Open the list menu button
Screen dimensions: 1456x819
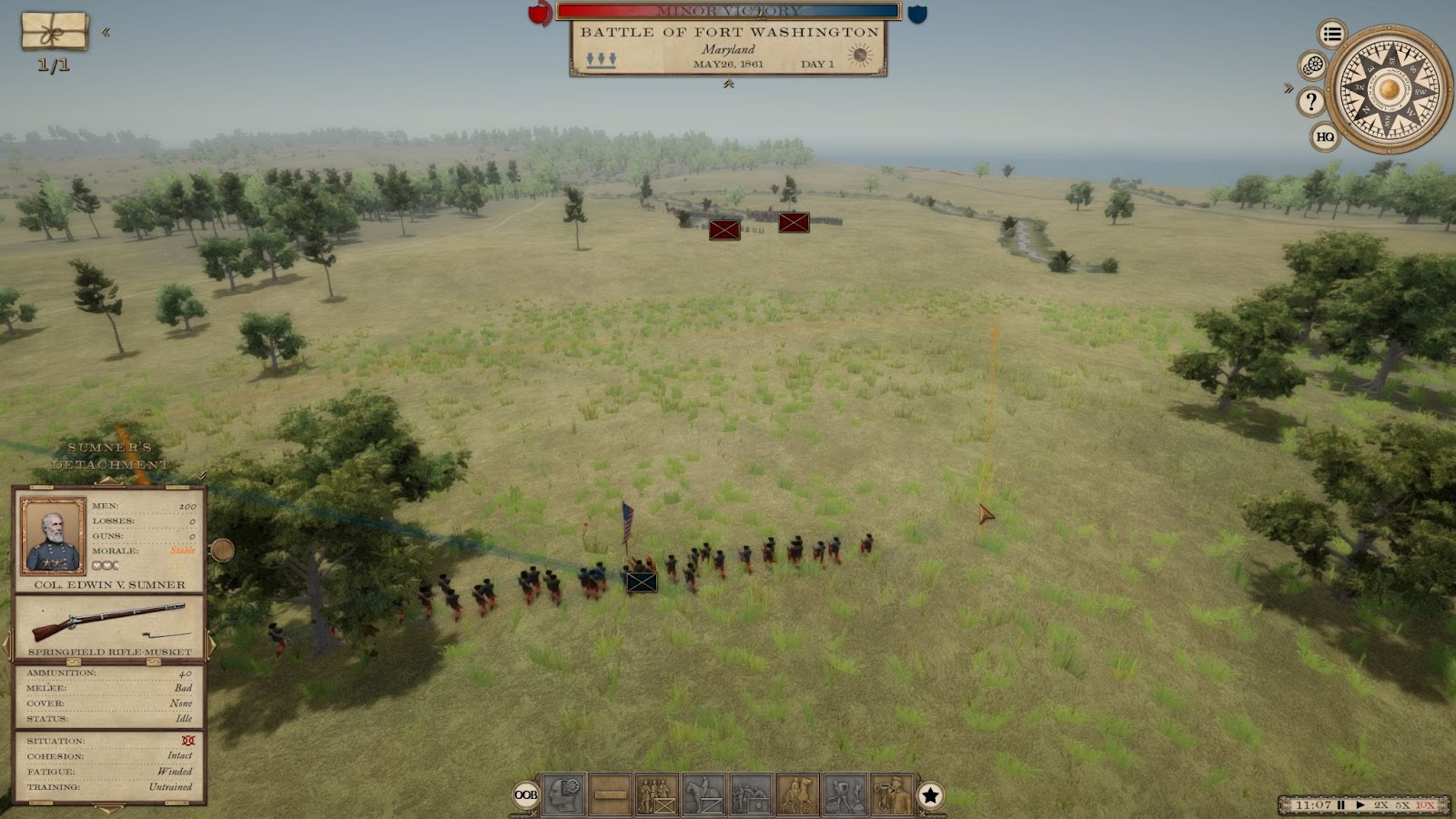pos(1332,35)
